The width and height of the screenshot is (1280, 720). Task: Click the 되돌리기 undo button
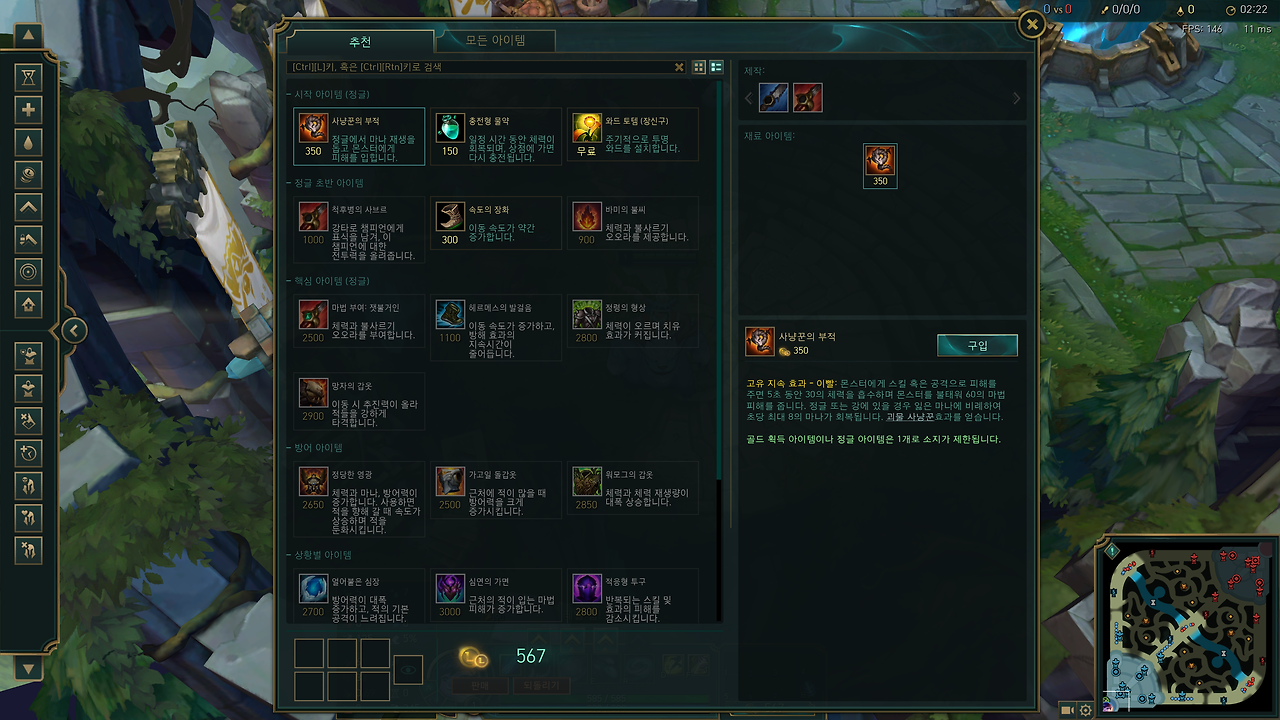pos(541,685)
